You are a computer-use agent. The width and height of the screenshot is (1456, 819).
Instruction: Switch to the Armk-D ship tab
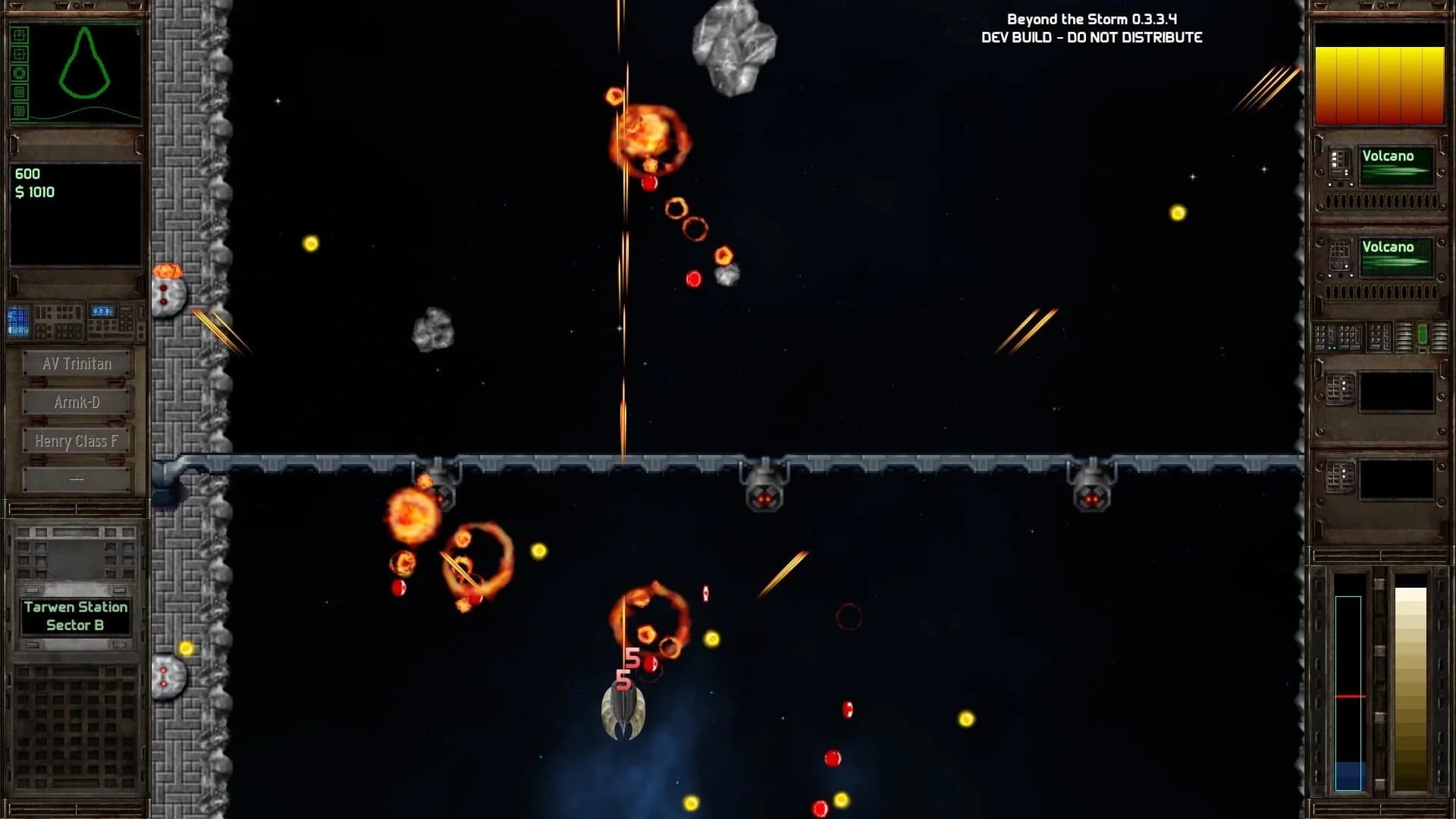(76, 401)
